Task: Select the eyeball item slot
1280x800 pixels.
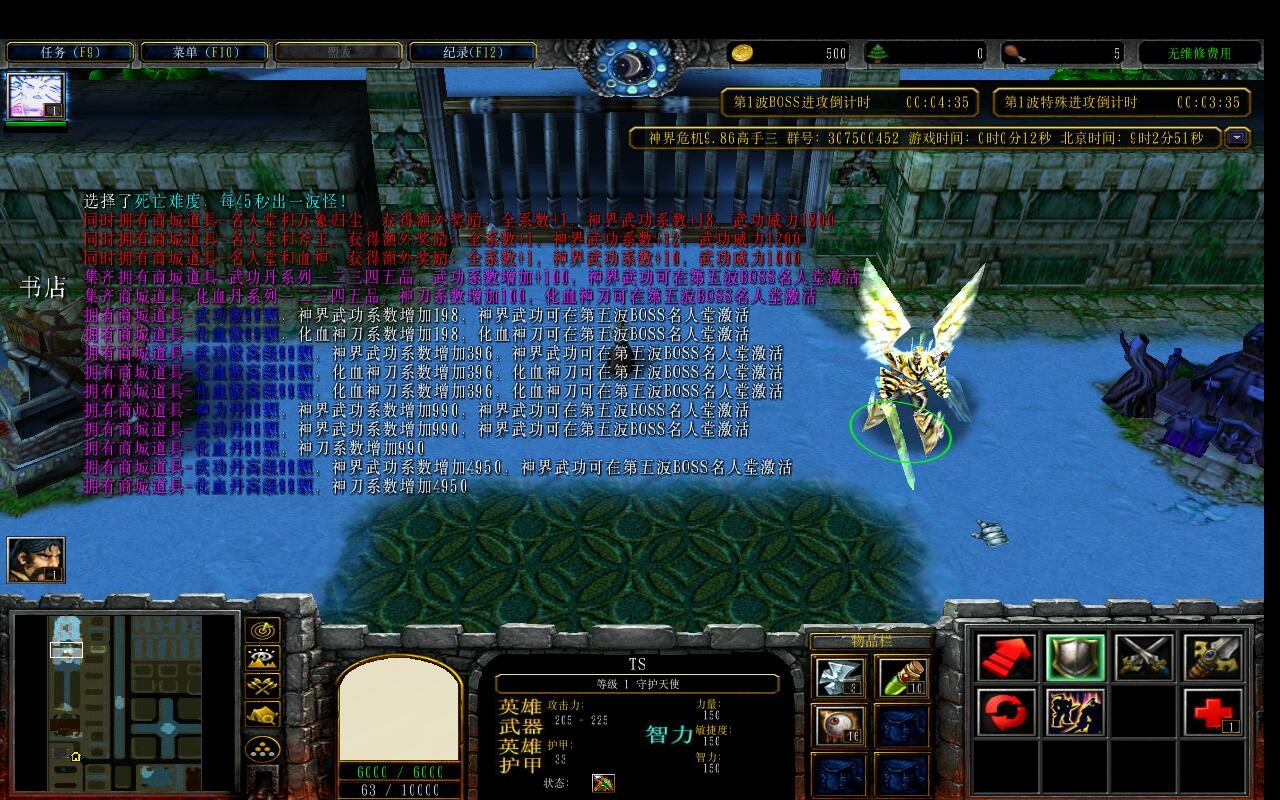Action: click(840, 725)
